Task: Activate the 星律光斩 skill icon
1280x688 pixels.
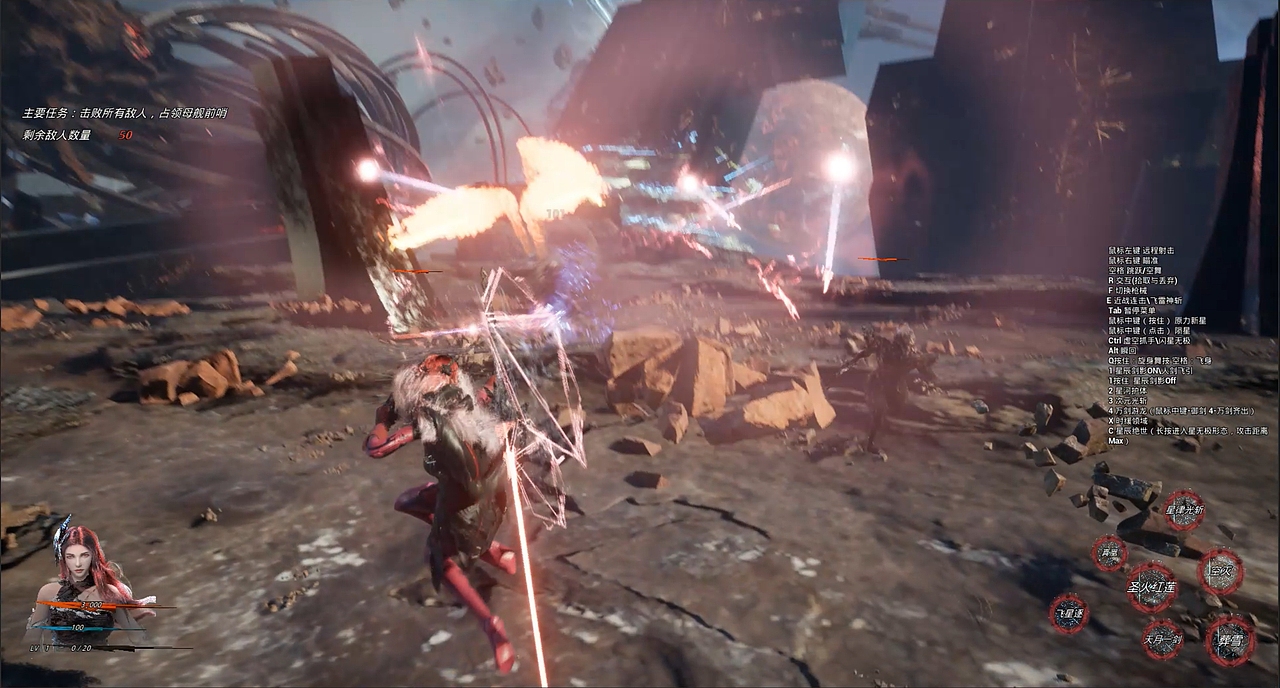Action: (x=1184, y=510)
